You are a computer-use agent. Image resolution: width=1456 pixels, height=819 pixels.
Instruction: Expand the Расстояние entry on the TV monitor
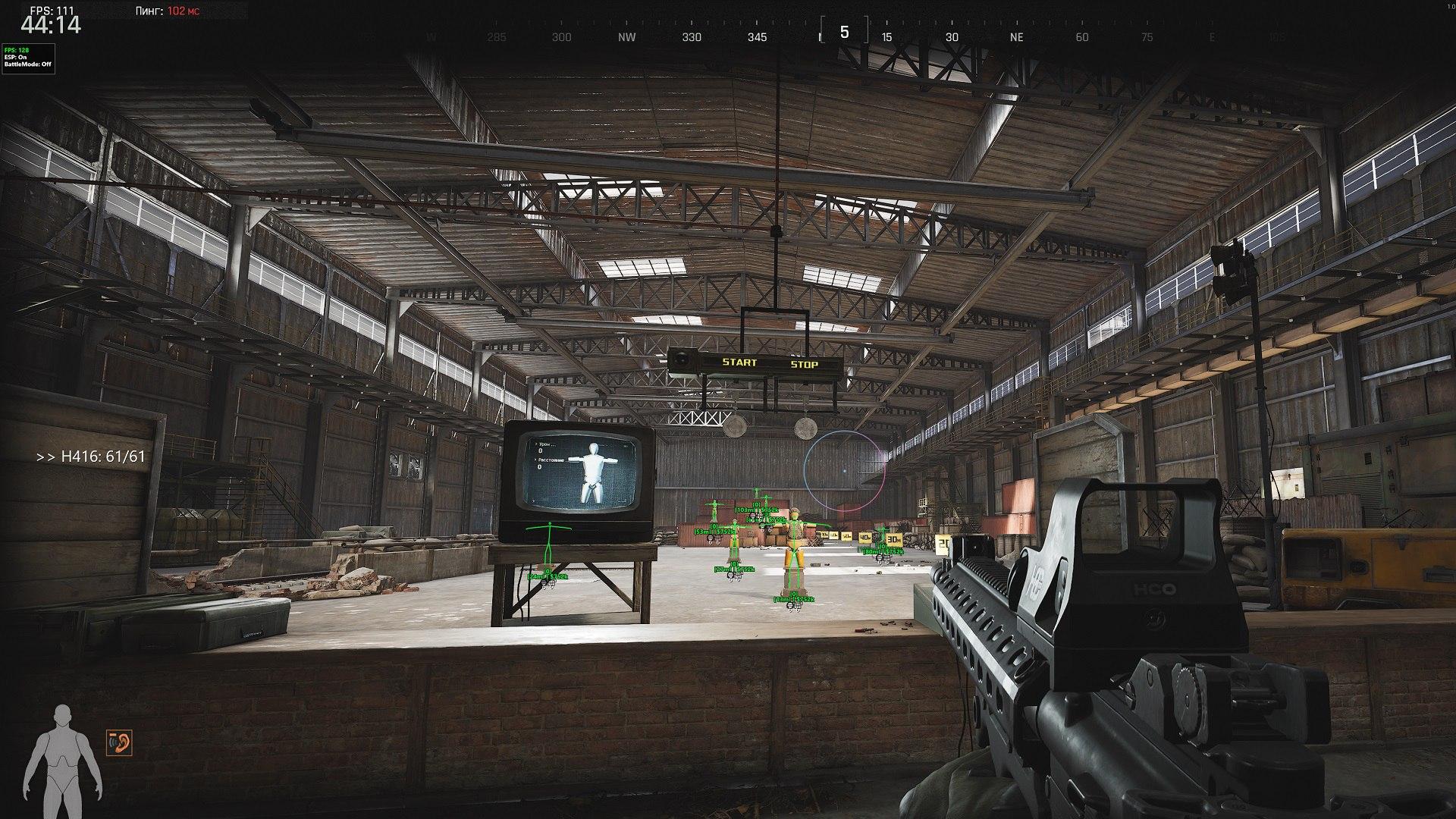pos(551,460)
